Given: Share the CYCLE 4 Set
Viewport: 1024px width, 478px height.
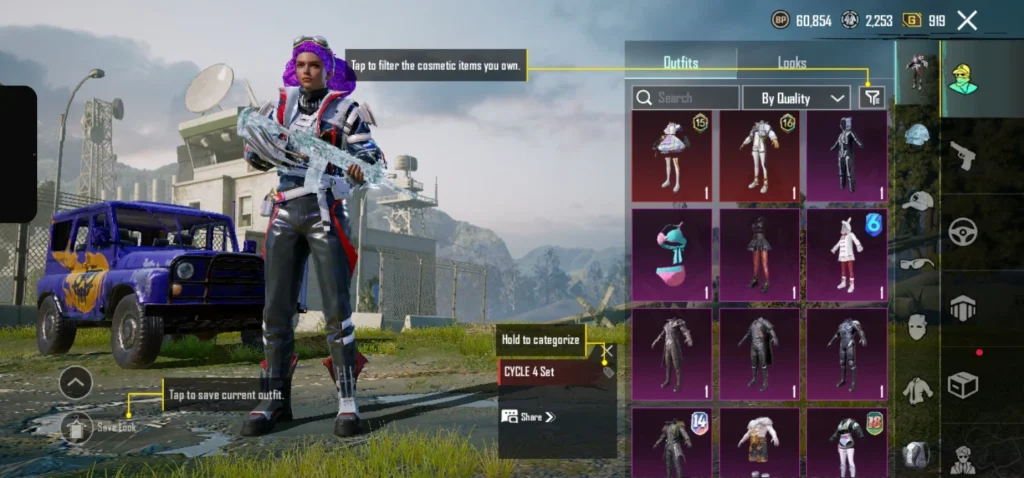Looking at the screenshot, I should click(x=530, y=417).
